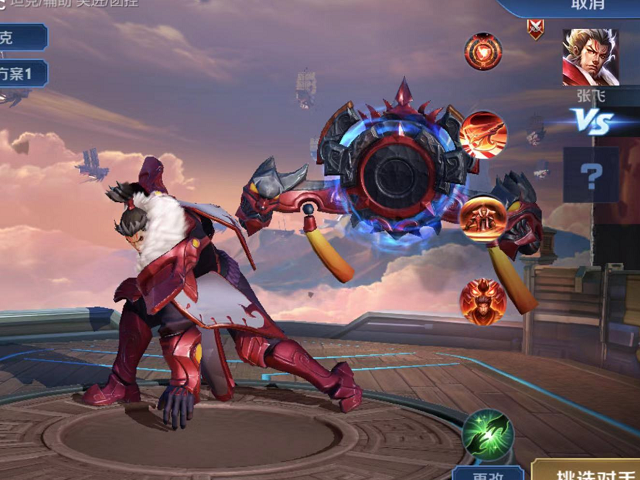The width and height of the screenshot is (640, 480).
Task: Open the unknown opponent question-mark slot
Action: tap(592, 177)
